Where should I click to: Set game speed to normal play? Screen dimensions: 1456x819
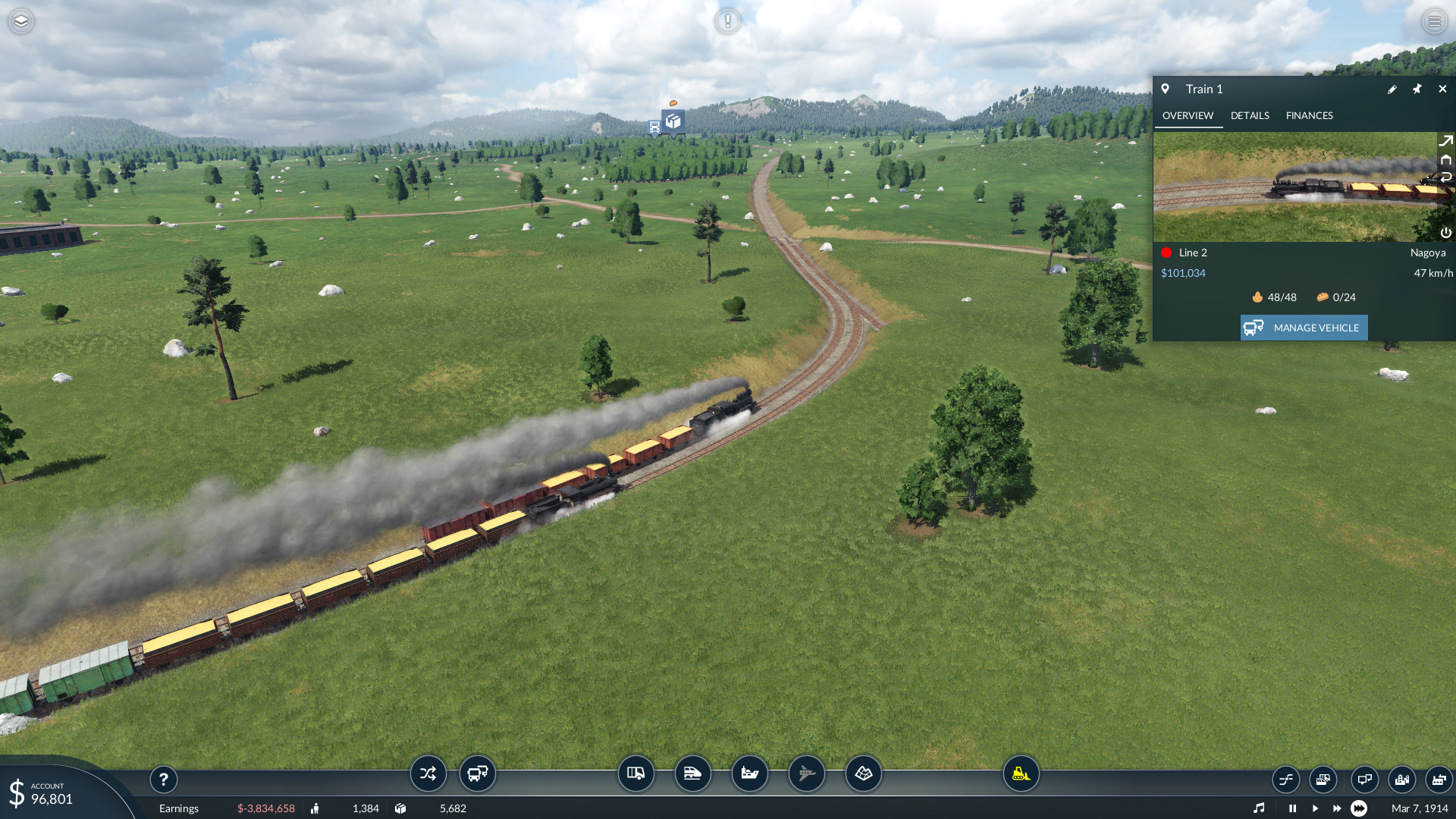pos(1315,808)
